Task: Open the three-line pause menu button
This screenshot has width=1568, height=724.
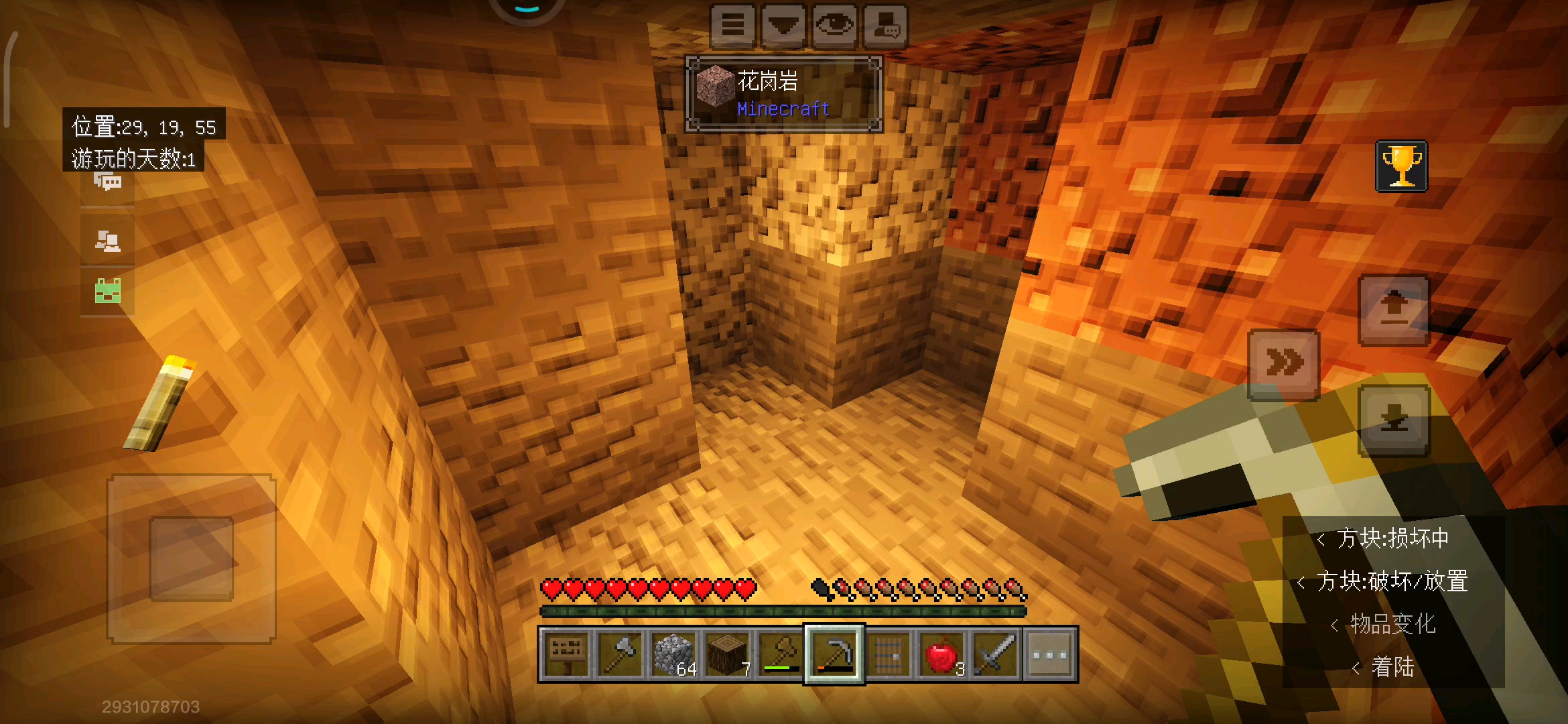Action: tap(732, 25)
